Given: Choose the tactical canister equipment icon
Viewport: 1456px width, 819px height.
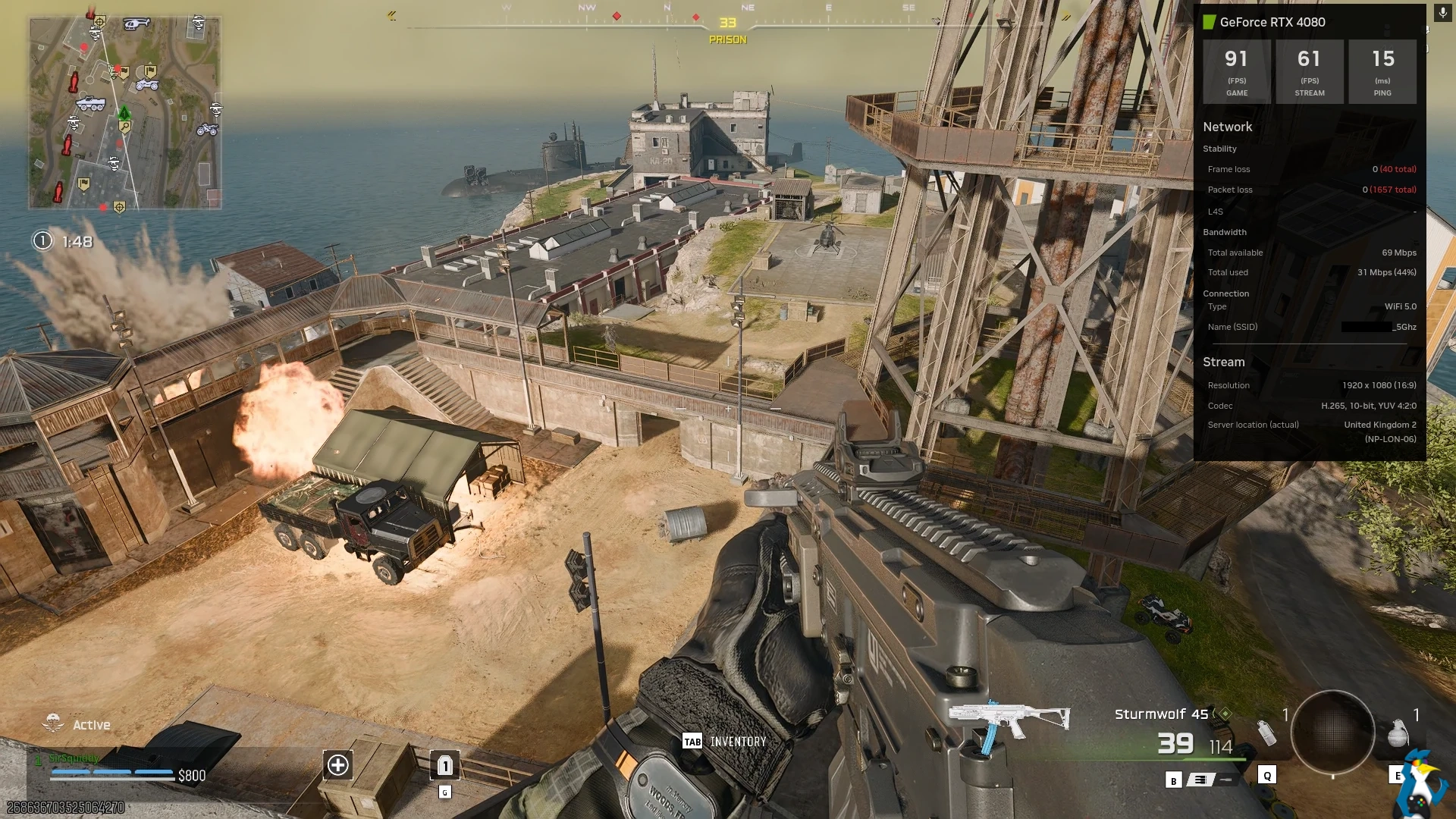Looking at the screenshot, I should point(1266,733).
